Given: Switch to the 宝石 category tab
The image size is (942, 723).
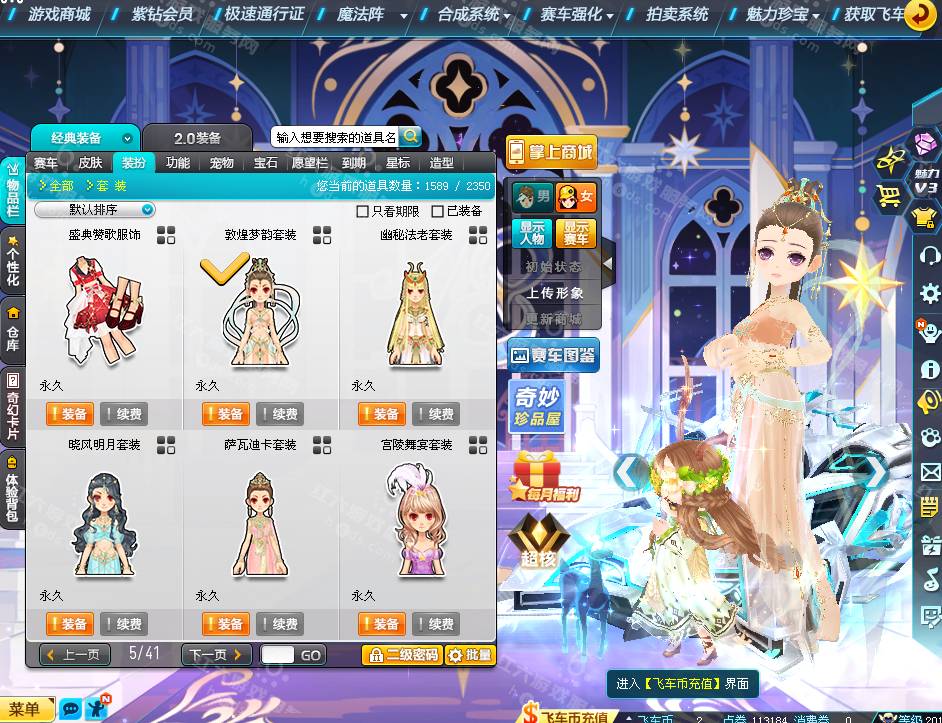Looking at the screenshot, I should point(265,163).
